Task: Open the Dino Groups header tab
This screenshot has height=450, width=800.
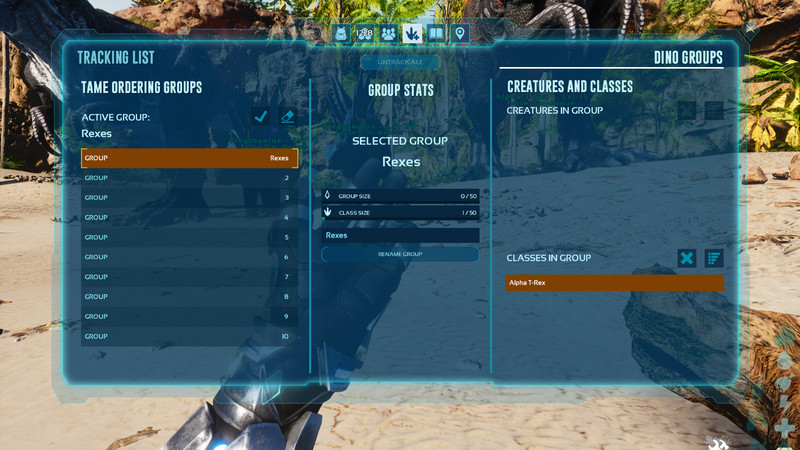Action: pos(688,58)
